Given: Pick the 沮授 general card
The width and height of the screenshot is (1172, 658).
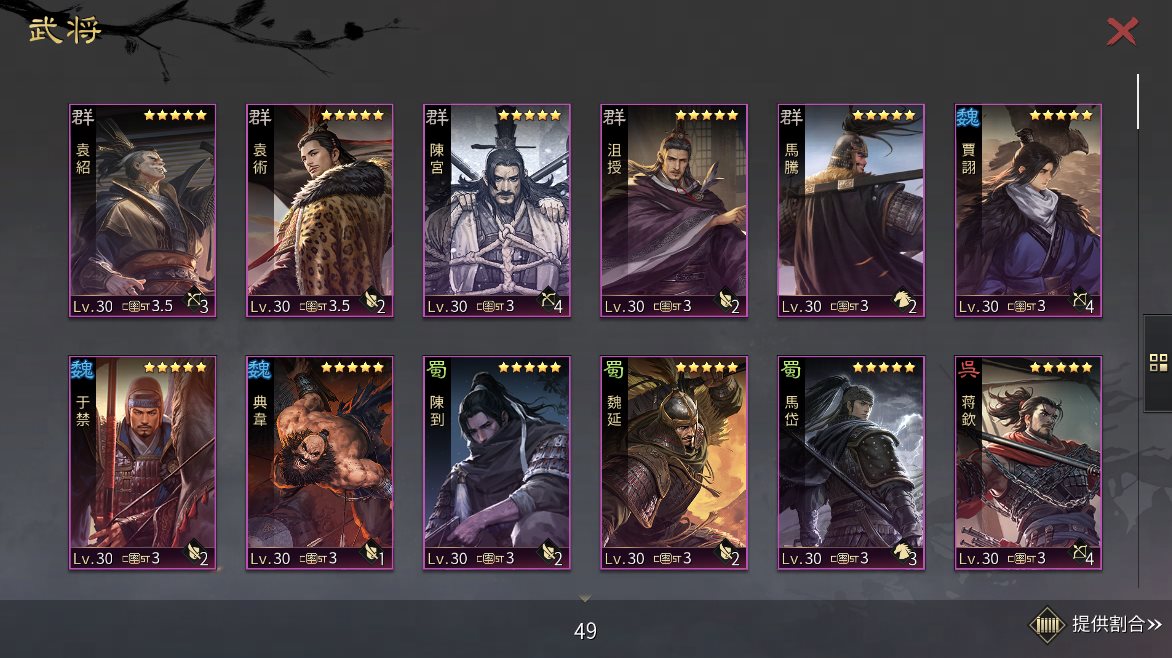Looking at the screenshot, I should (674, 210).
